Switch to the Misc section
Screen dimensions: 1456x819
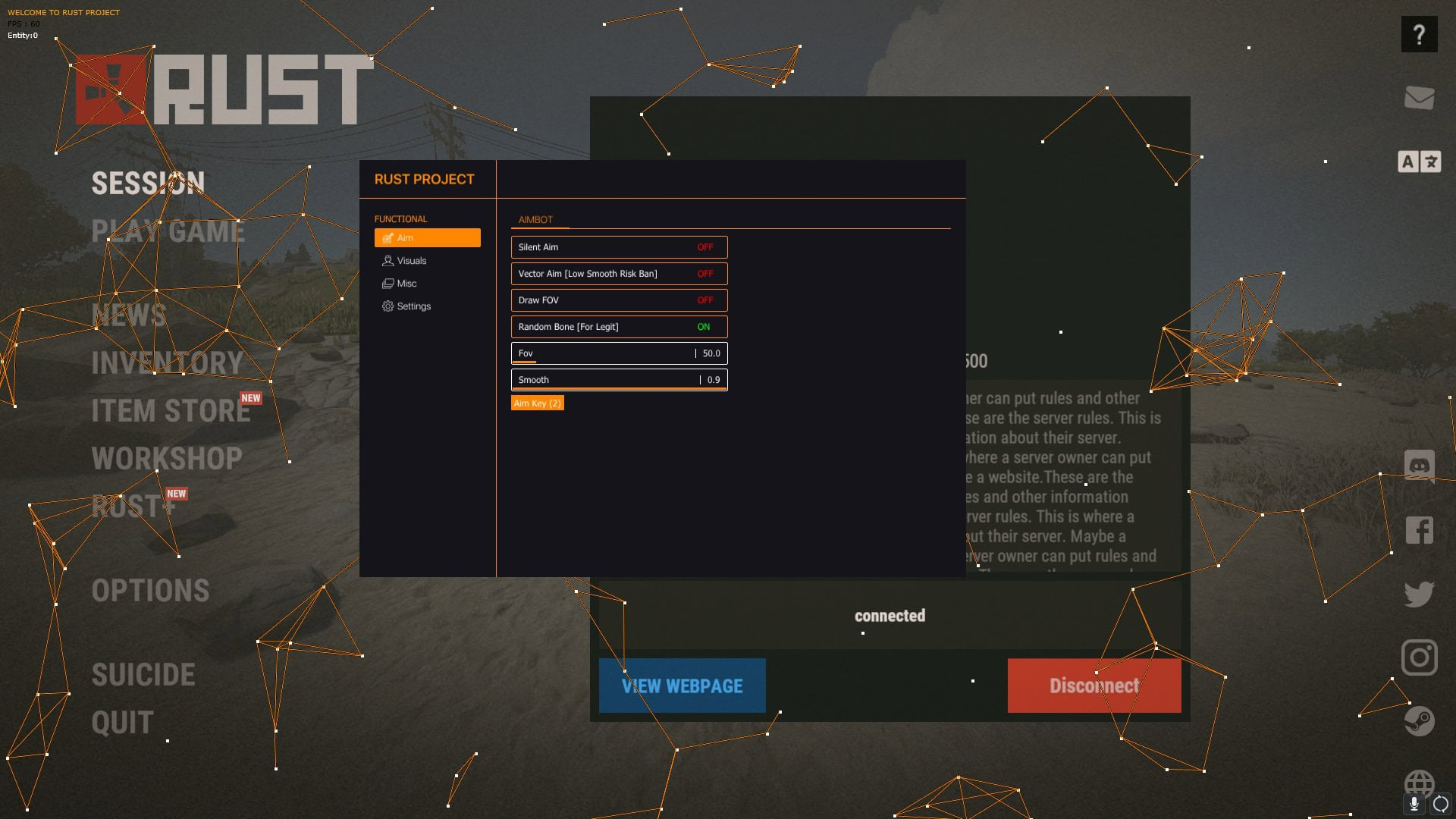tap(406, 284)
